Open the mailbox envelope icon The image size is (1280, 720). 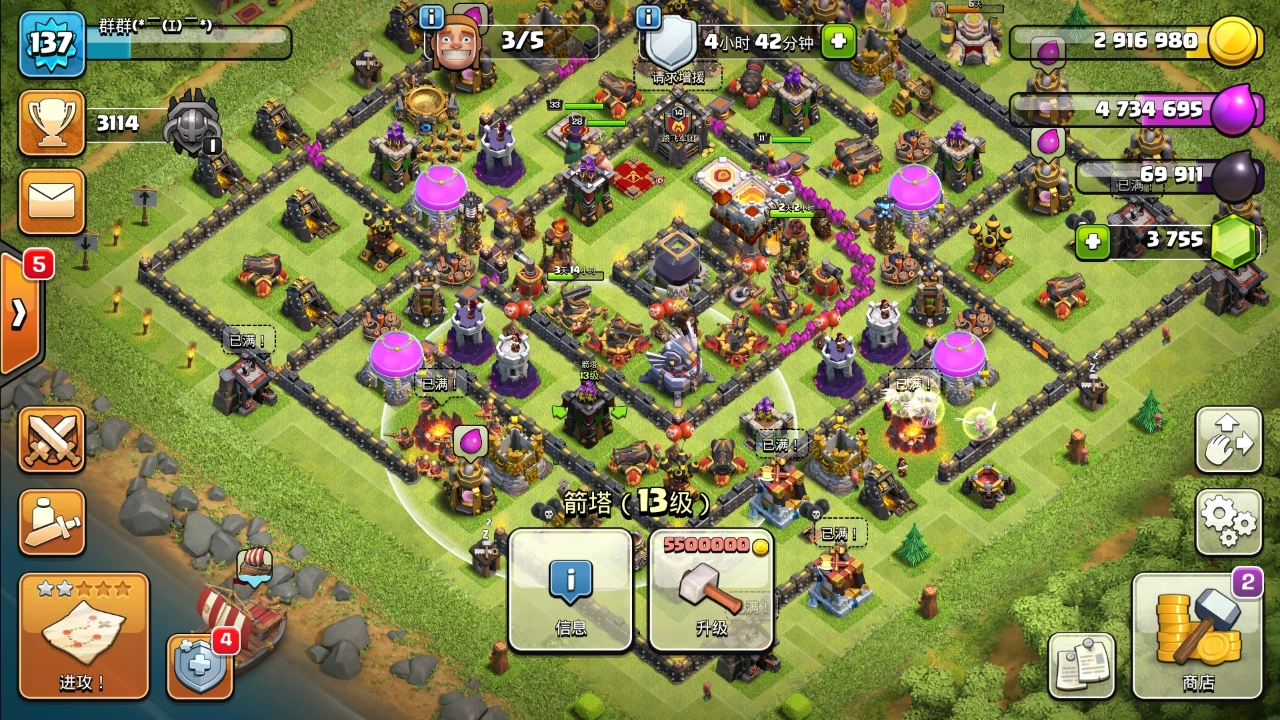pos(51,200)
